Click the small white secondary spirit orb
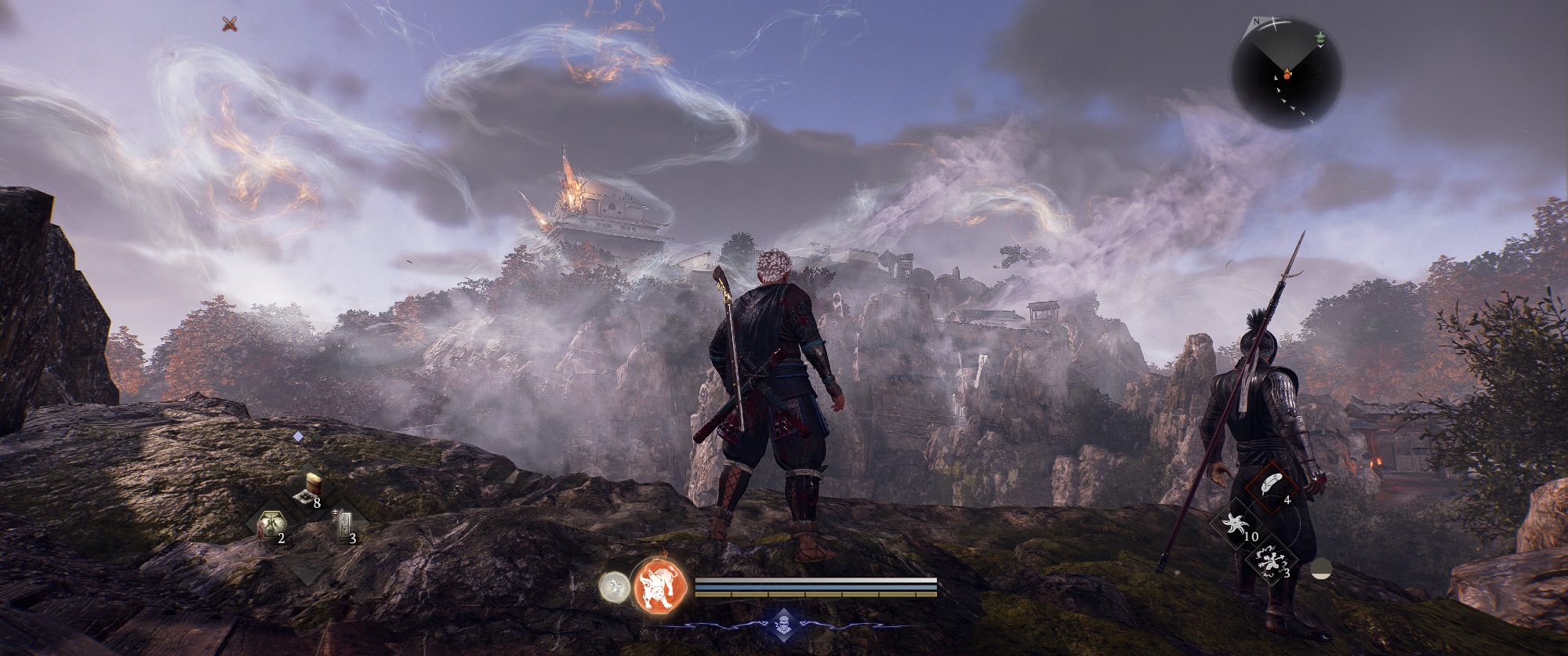1568x656 pixels. pos(614,587)
